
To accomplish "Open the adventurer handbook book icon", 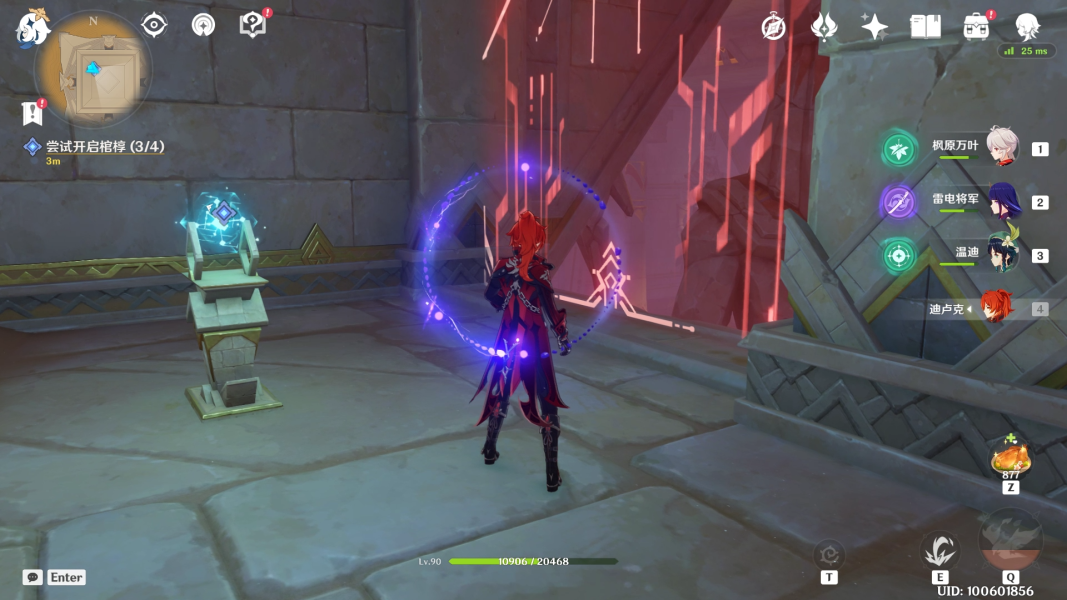I will coord(925,27).
